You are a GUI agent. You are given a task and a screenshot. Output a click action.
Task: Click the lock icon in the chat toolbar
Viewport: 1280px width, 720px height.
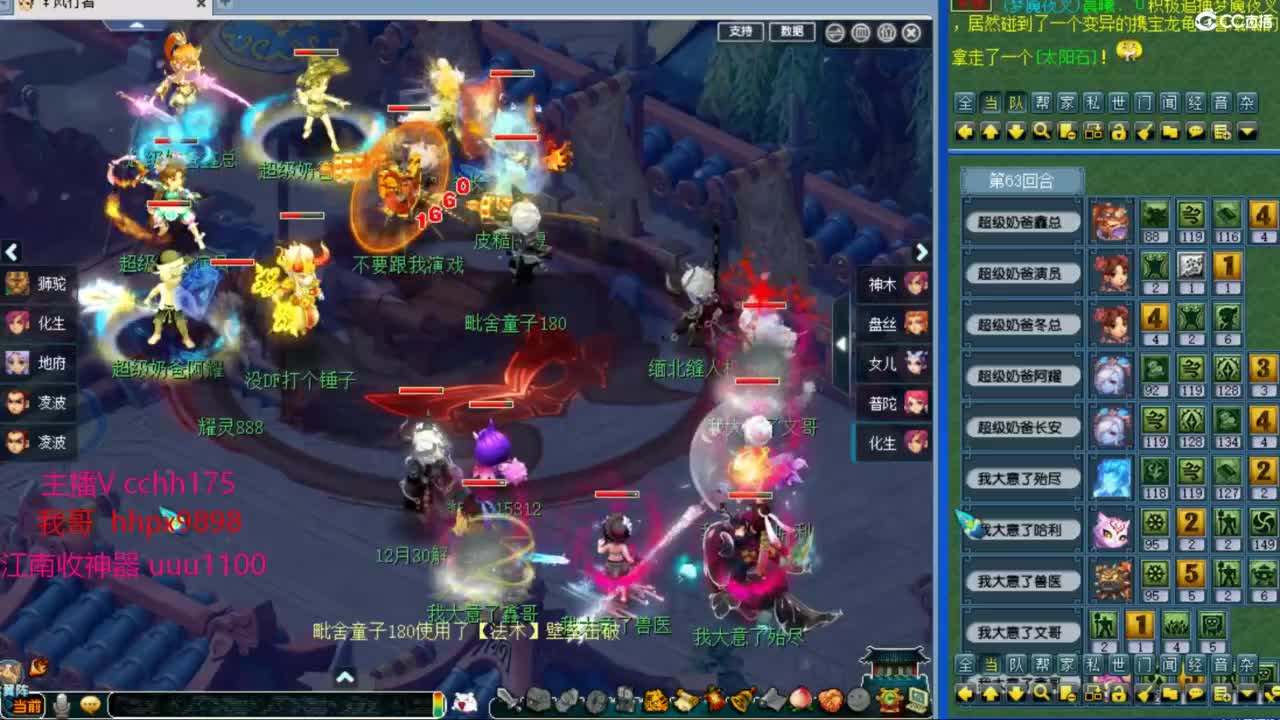(x=1120, y=130)
